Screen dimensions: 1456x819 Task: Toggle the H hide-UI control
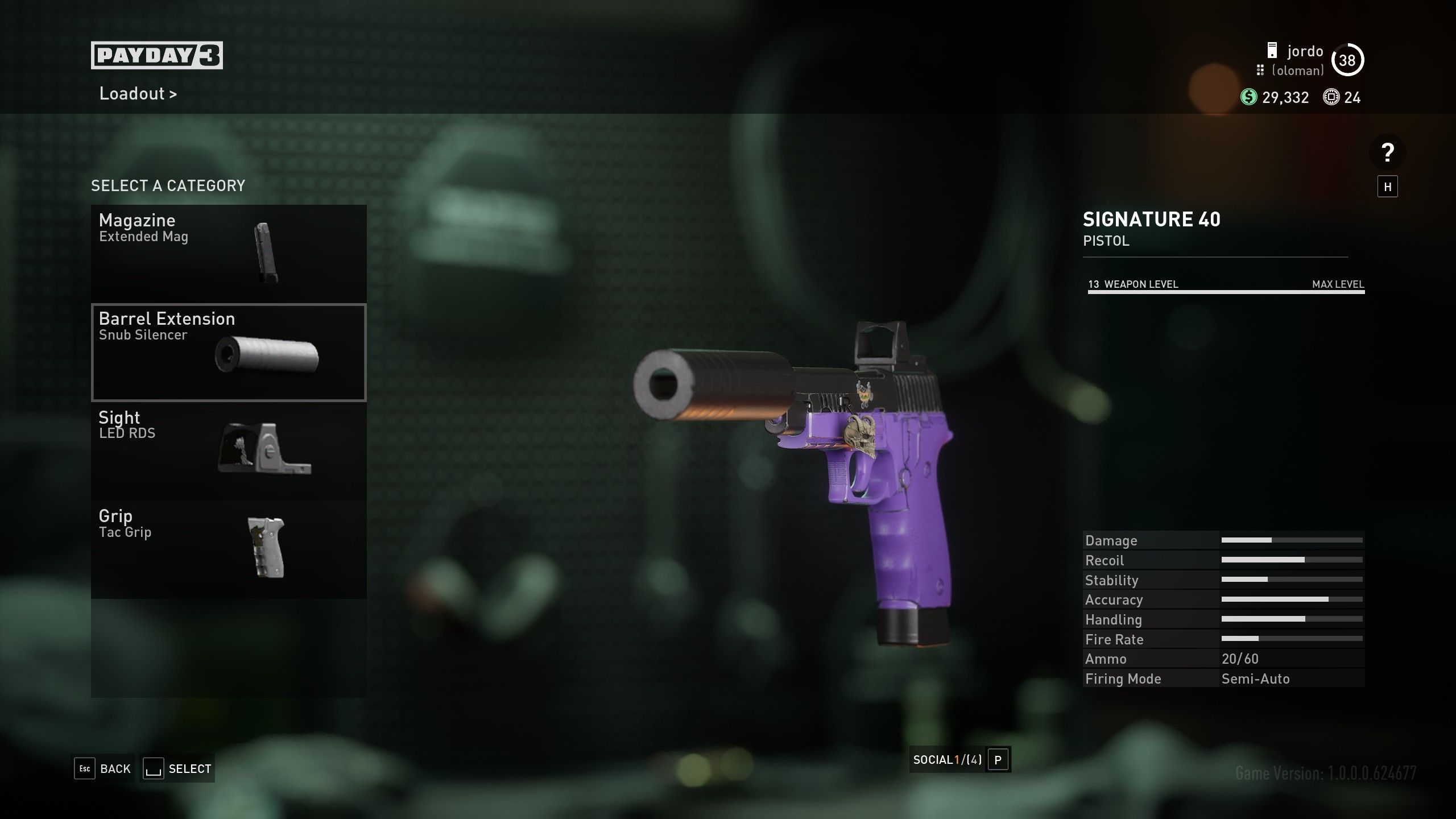[1388, 187]
